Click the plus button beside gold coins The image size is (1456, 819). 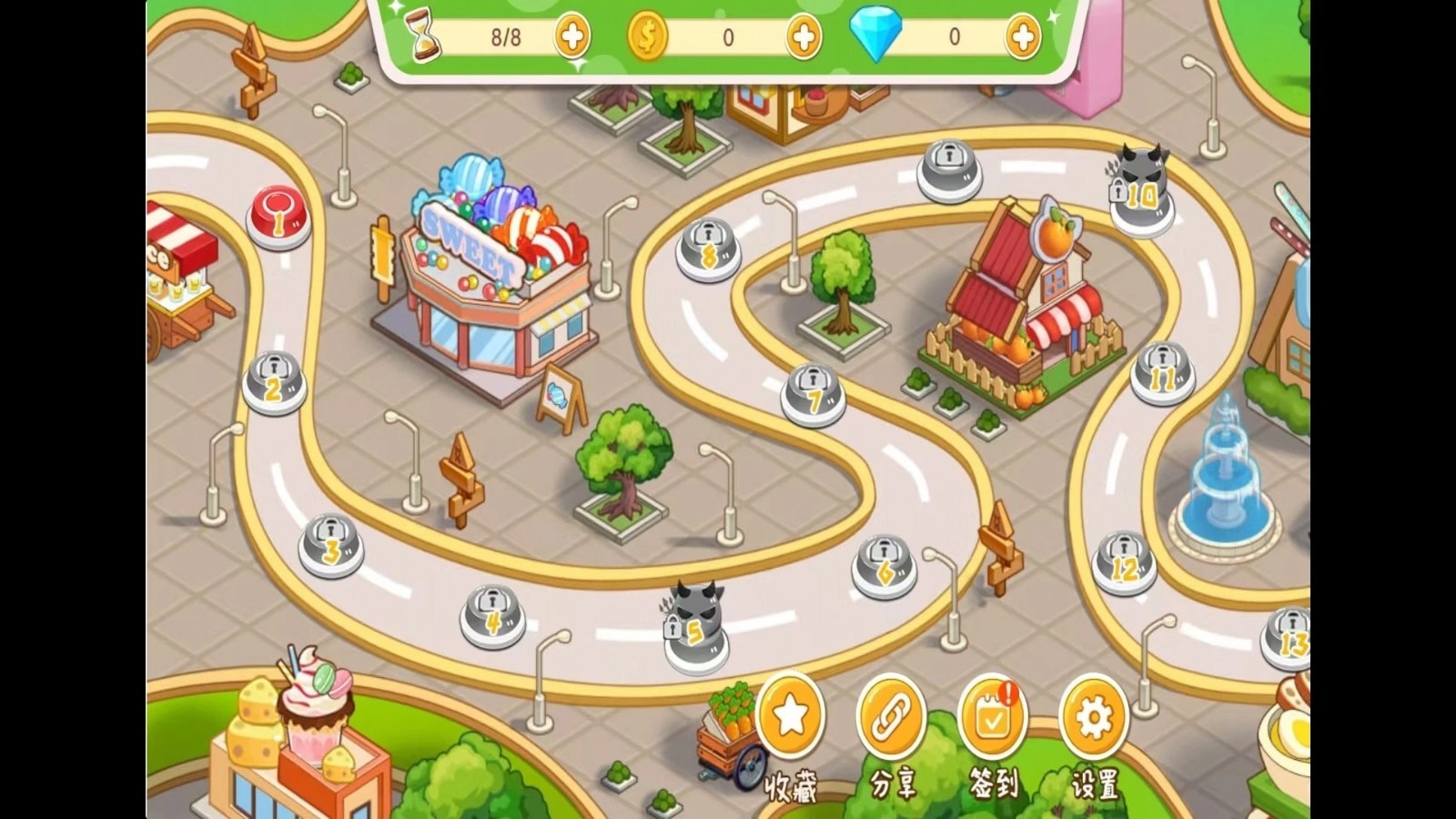coord(804,37)
